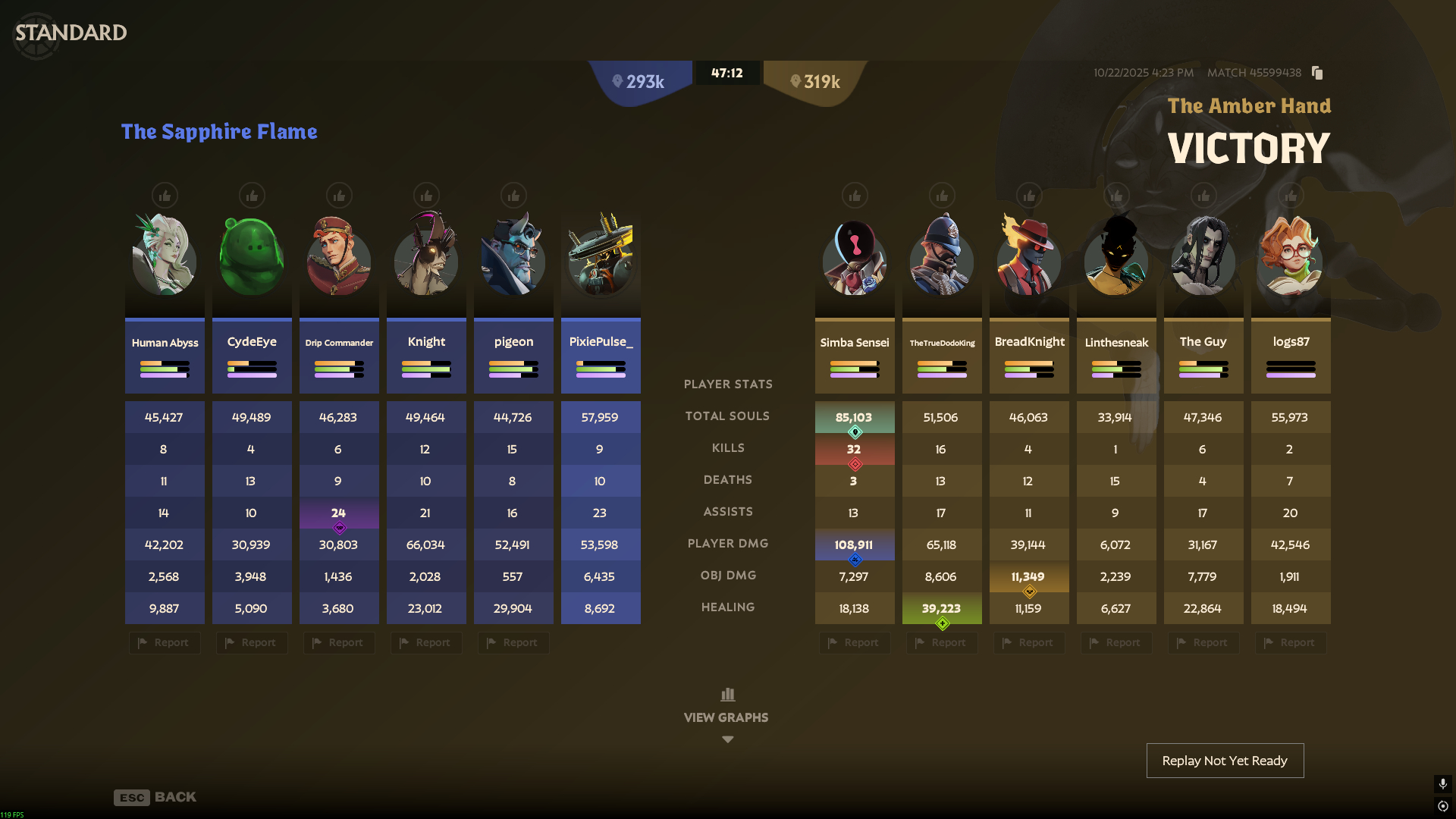Screen dimensions: 1456x819
Task: Report player Simba Sensei
Action: click(855, 643)
